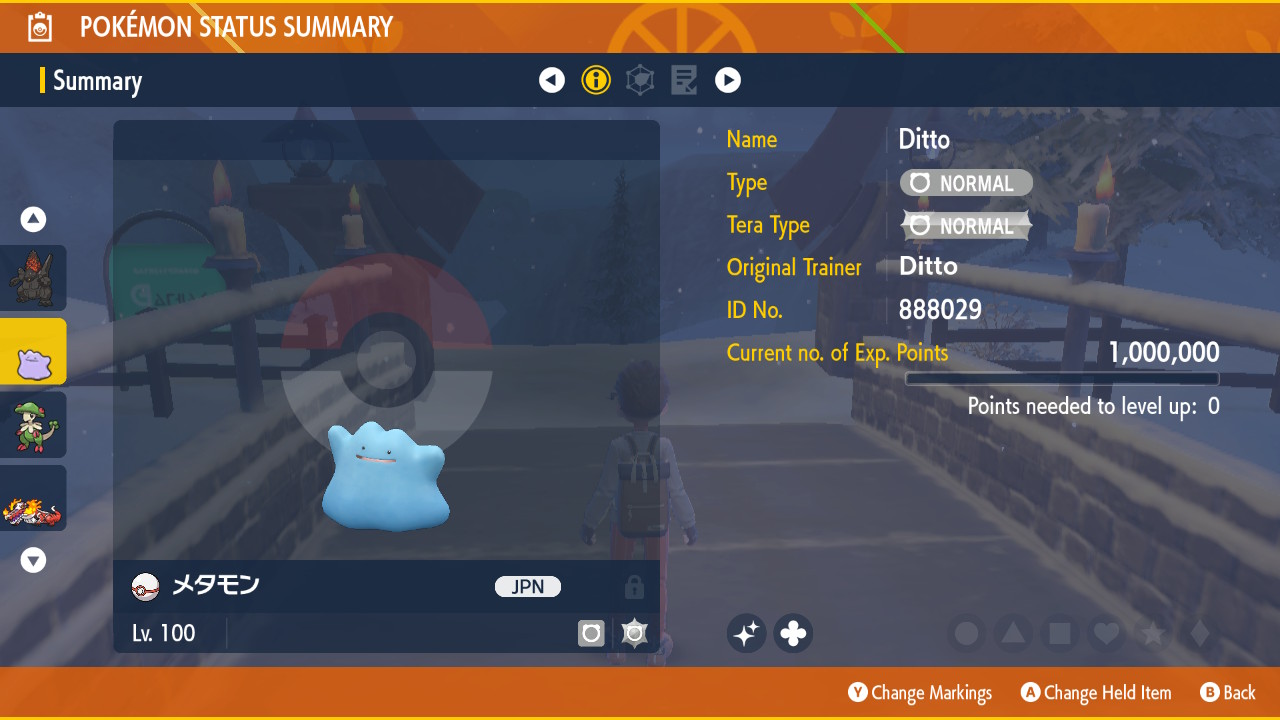
Task: Click the Tera Type Normal icon
Action: [966, 226]
